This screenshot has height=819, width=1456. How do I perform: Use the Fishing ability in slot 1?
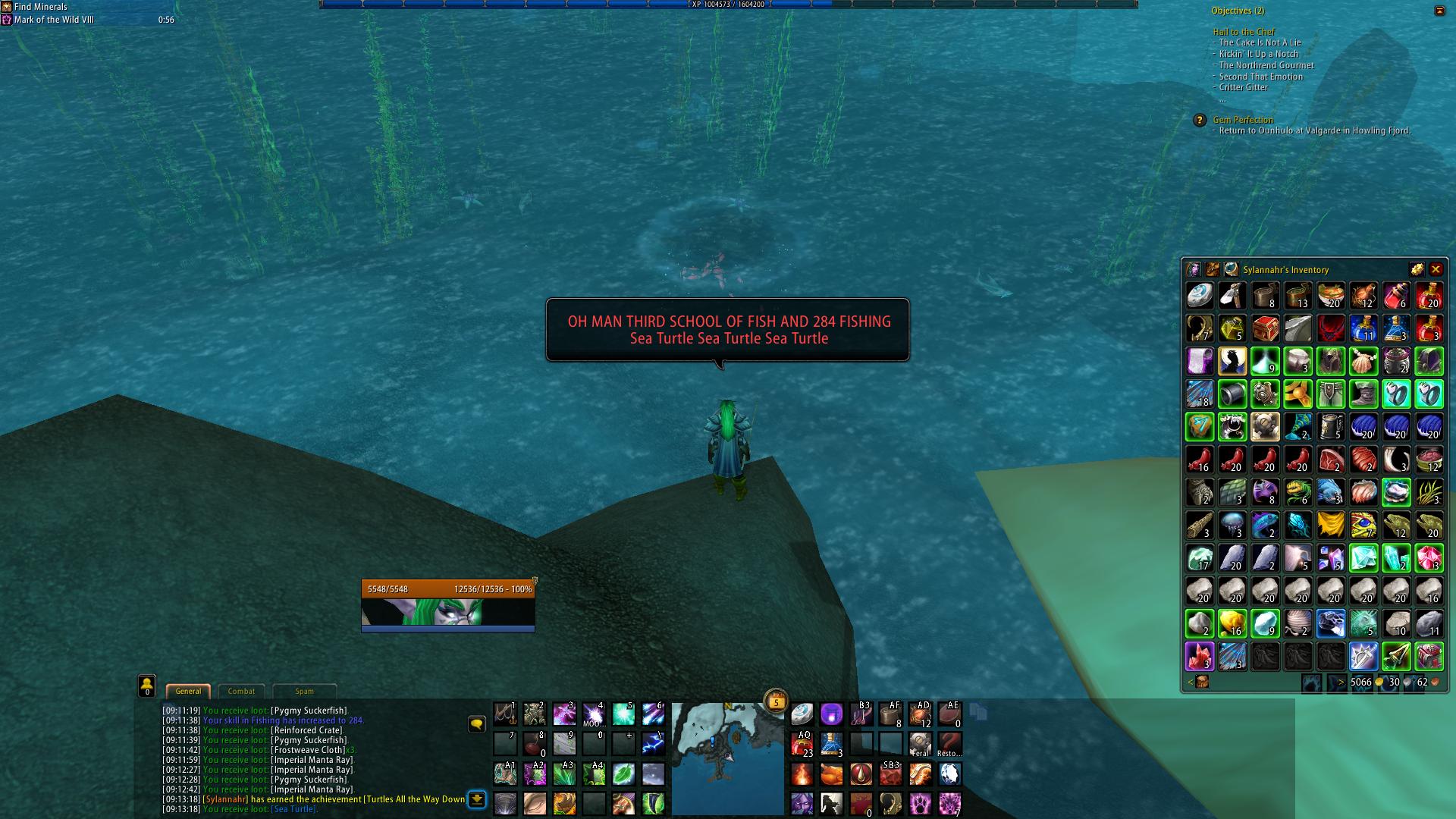pos(505,714)
